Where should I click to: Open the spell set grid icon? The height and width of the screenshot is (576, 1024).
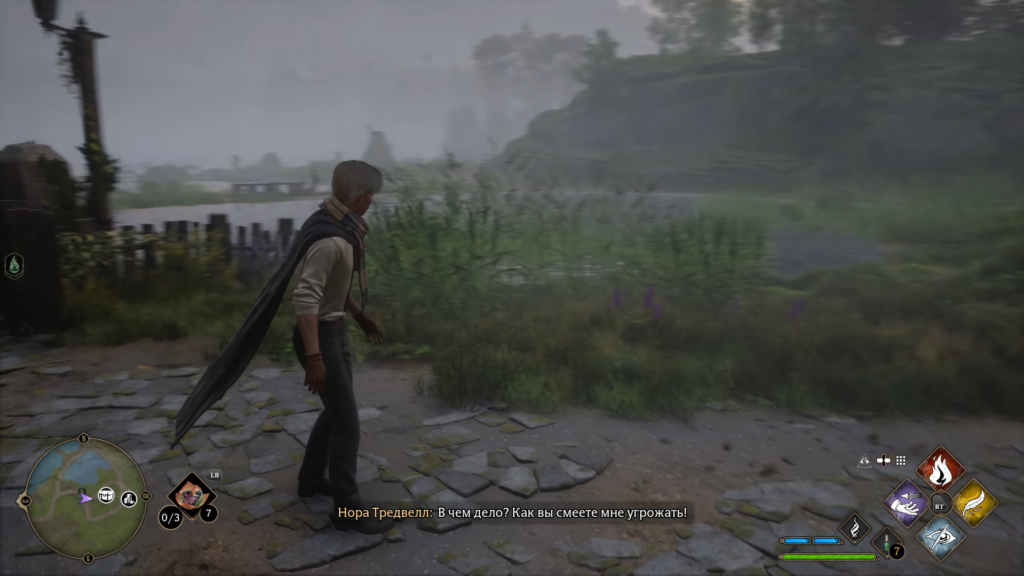[x=900, y=461]
